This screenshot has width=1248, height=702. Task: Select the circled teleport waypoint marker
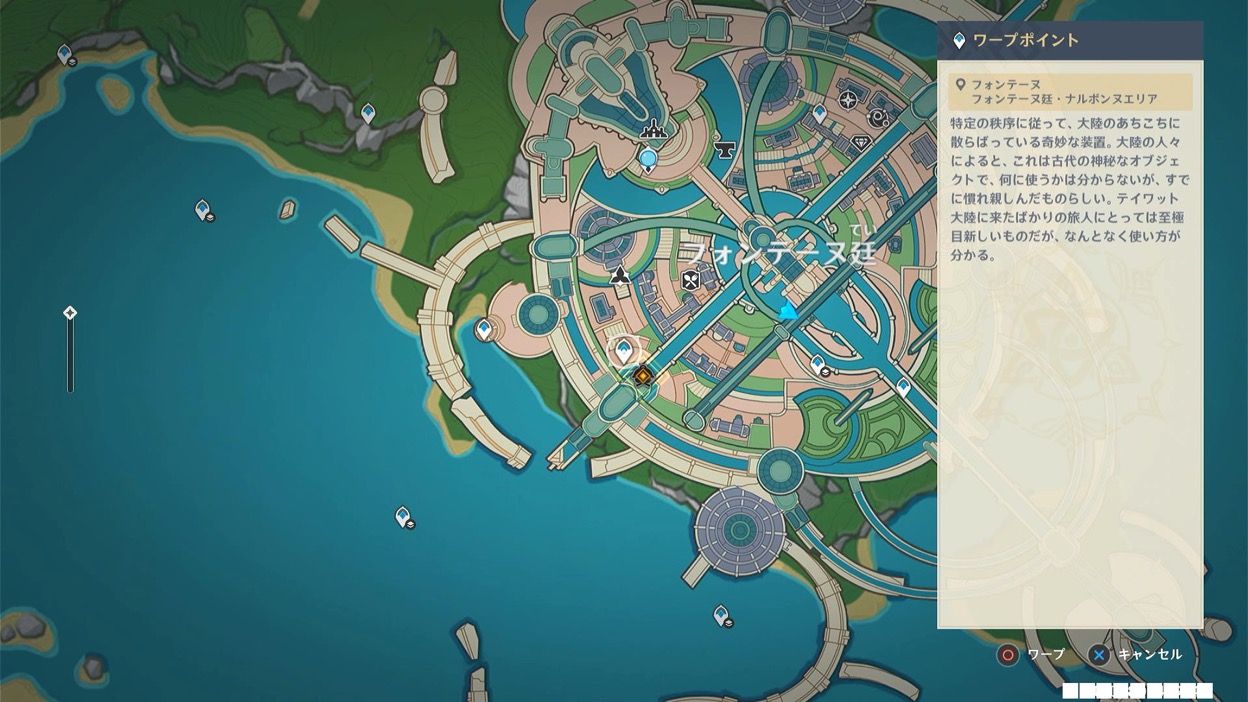pos(624,351)
